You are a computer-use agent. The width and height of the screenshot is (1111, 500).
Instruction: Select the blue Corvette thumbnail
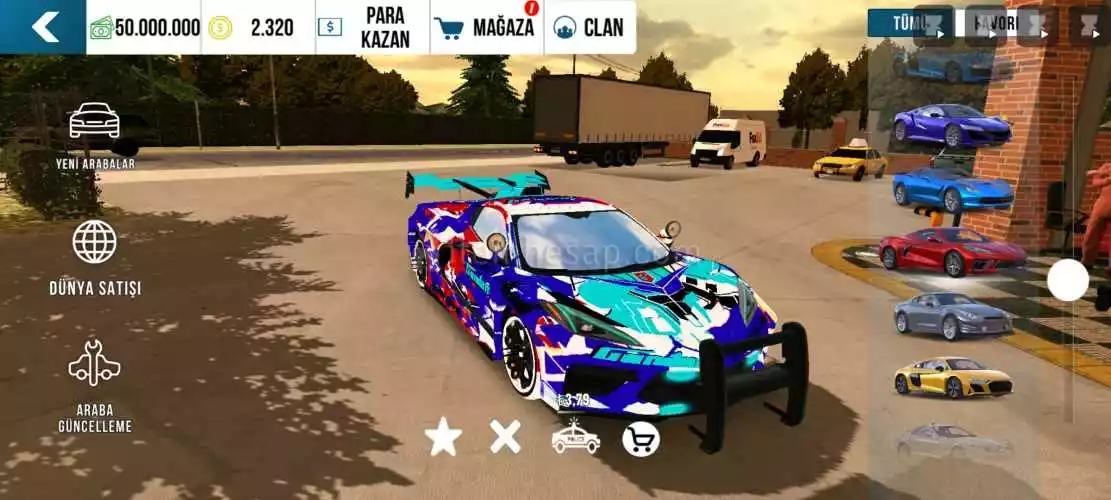(953, 187)
